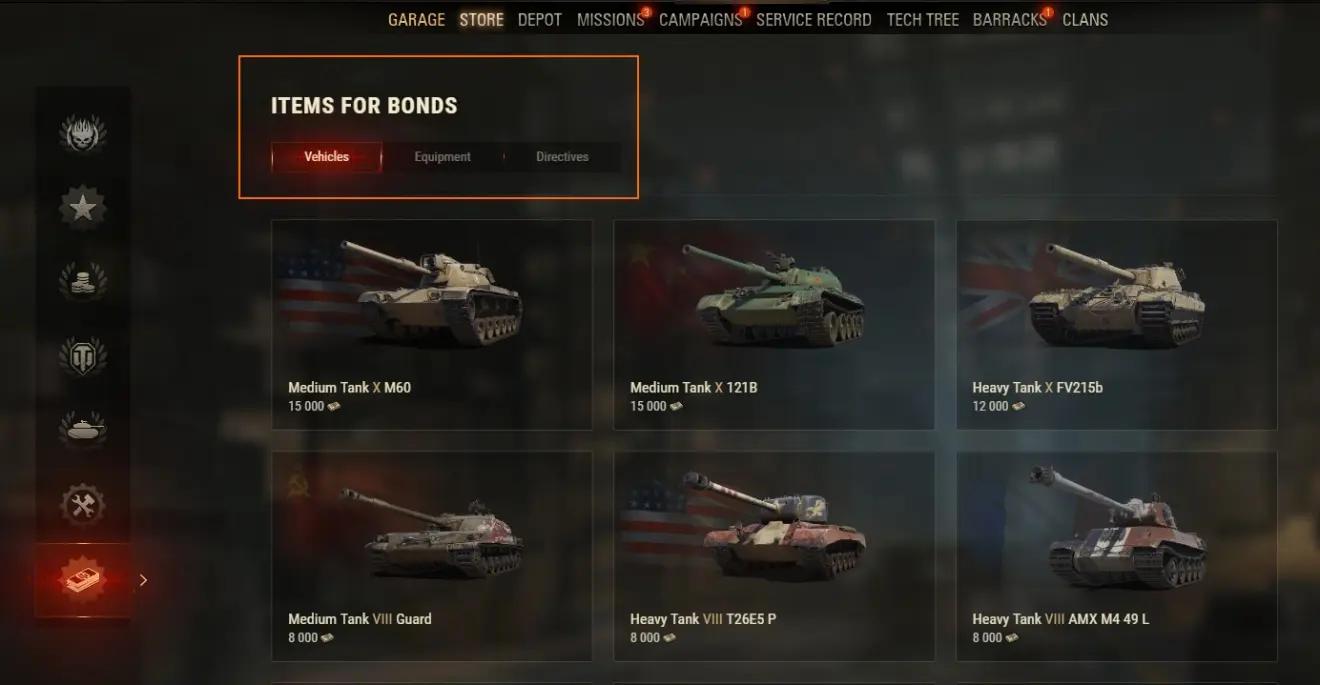Open the skull emblem store category
Viewport: 1320px width, 685px height.
pyautogui.click(x=83, y=134)
